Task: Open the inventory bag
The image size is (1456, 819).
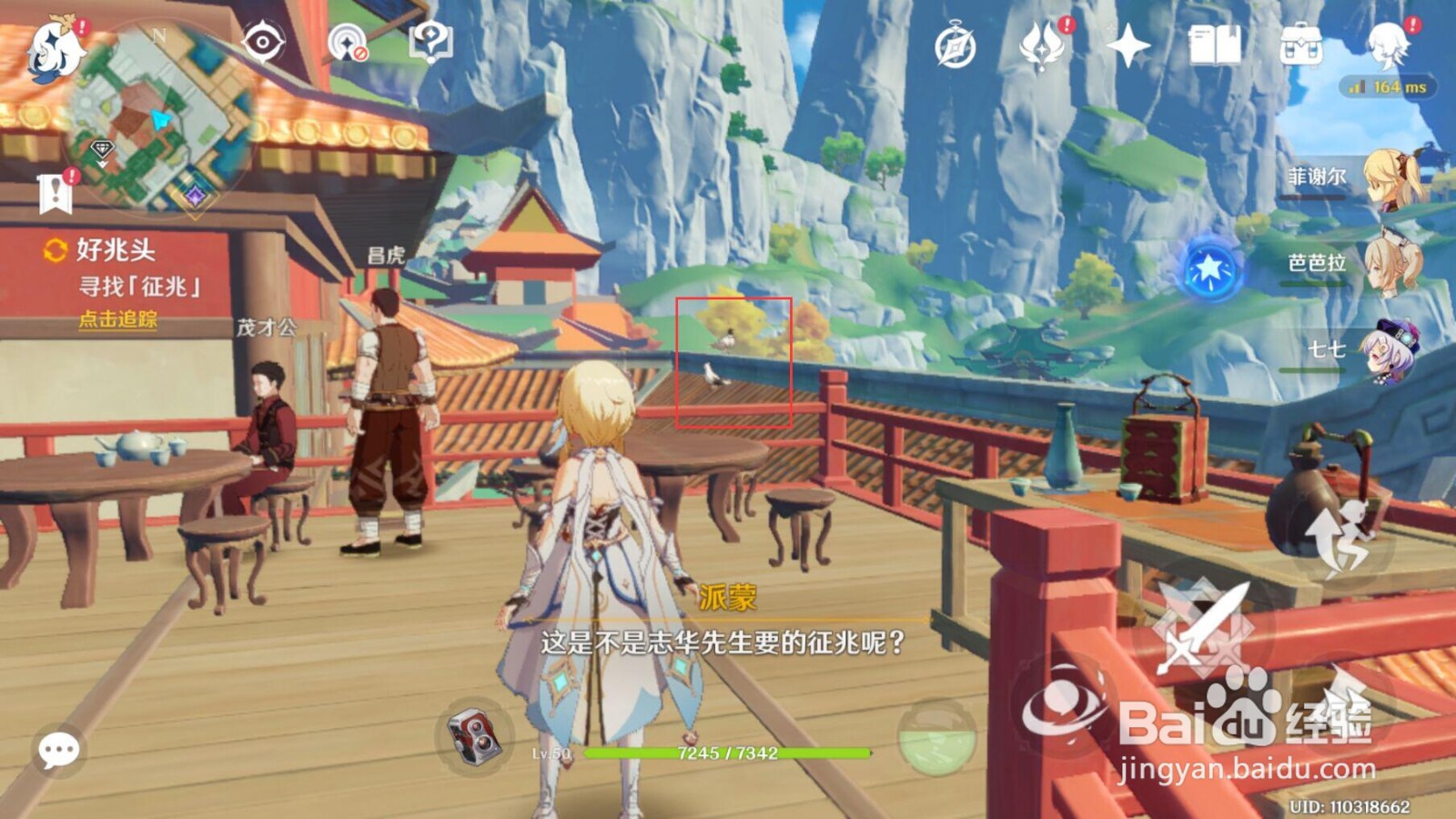Action: pos(1300,43)
